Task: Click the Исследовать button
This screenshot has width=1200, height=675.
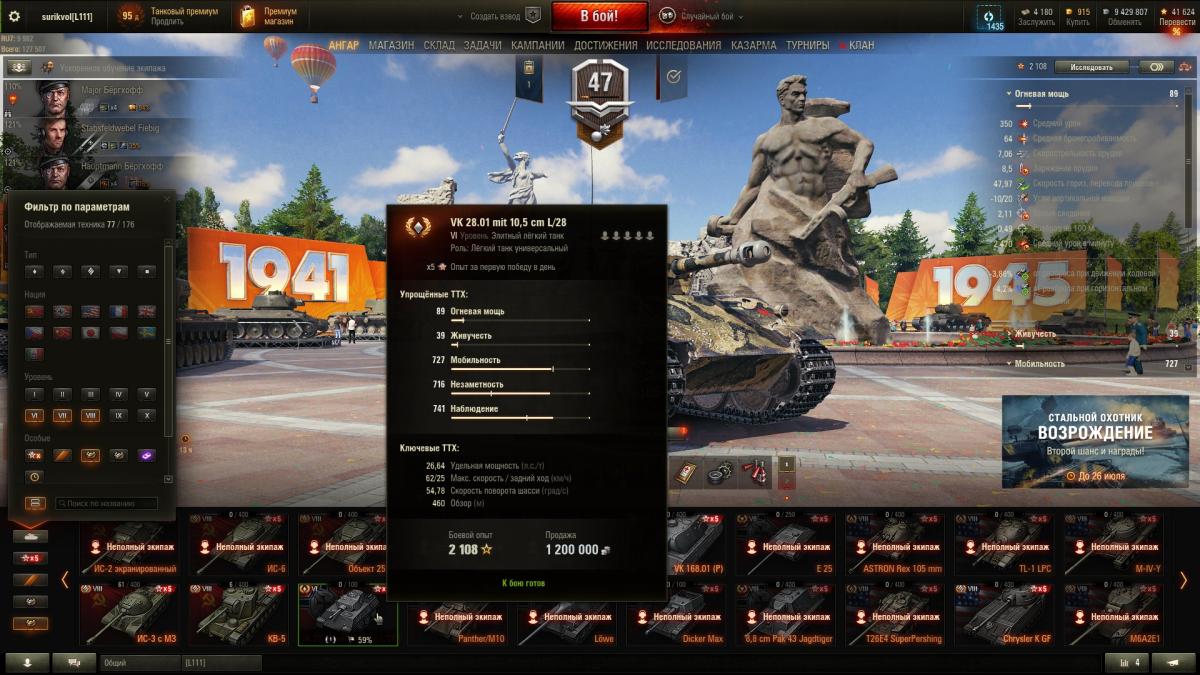Action: point(1090,67)
